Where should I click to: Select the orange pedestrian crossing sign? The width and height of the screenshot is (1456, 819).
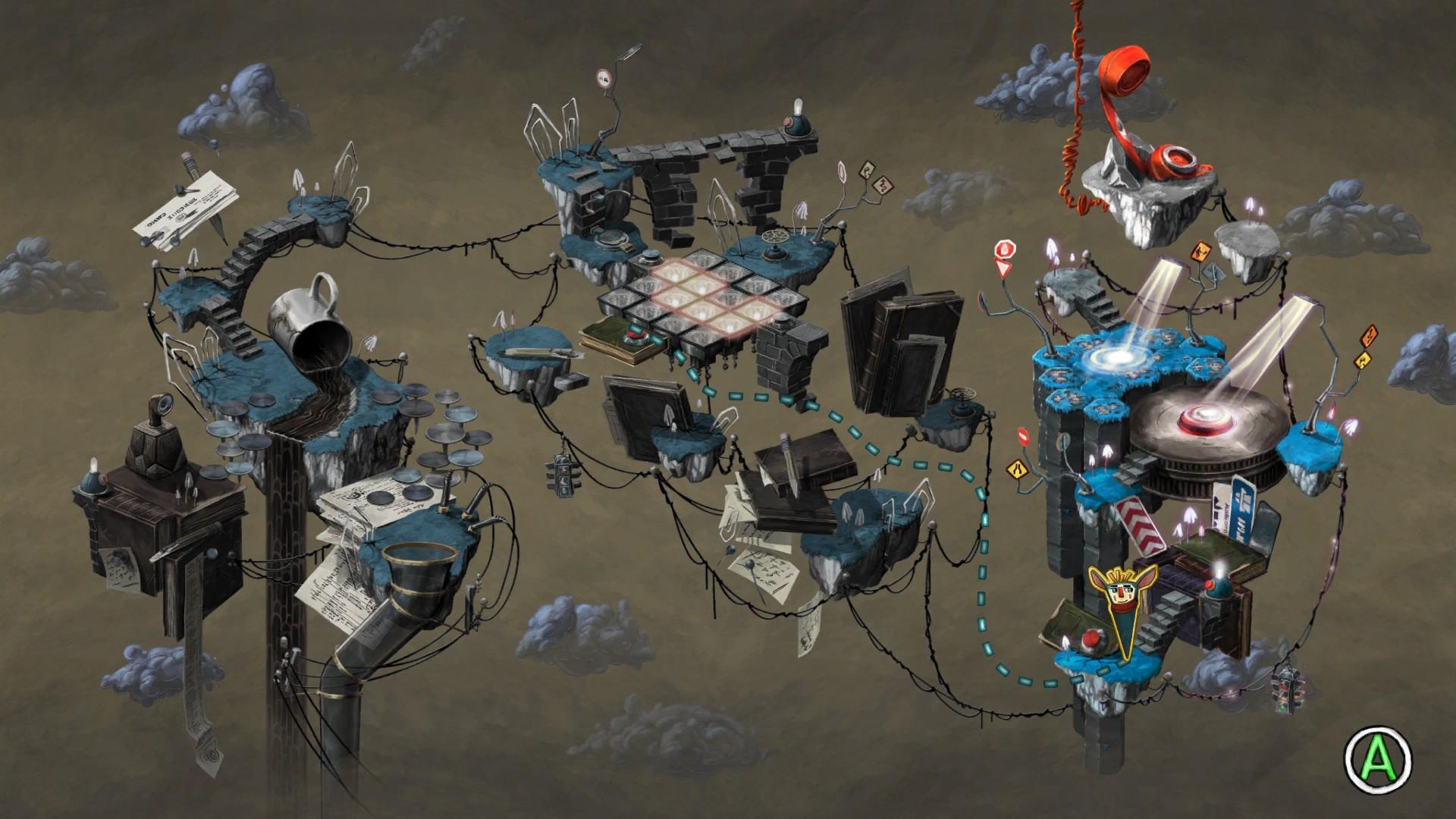[1200, 251]
